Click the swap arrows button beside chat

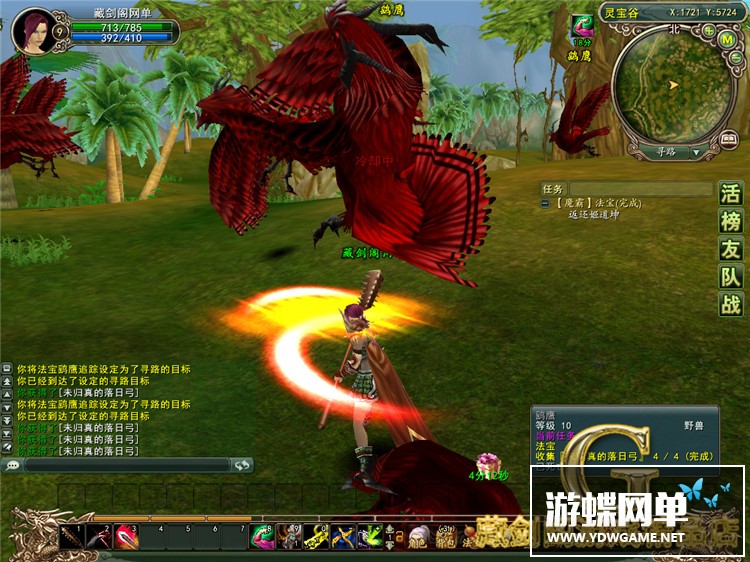241,465
